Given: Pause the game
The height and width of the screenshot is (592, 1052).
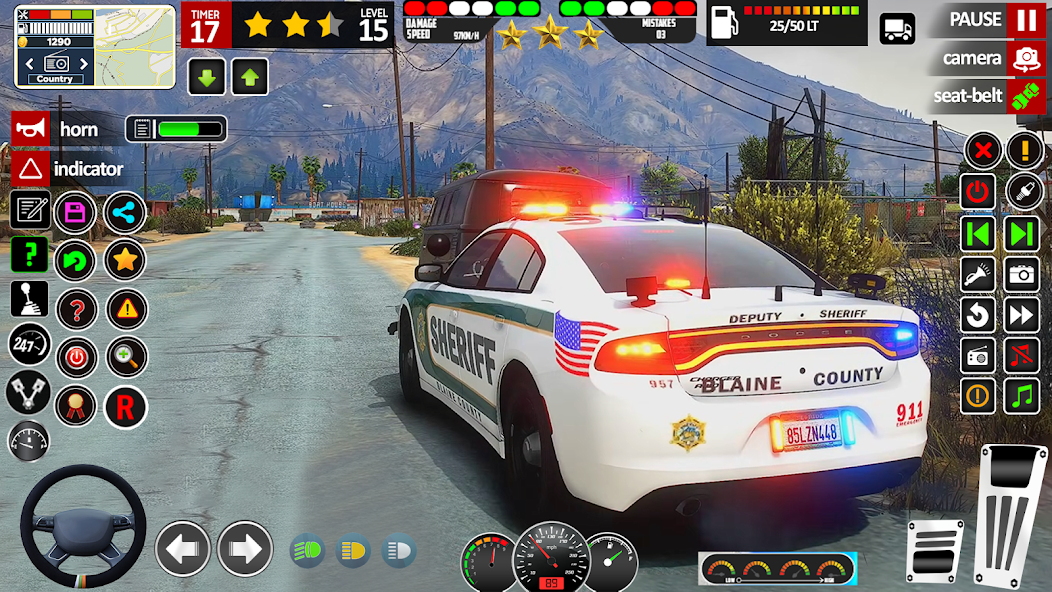Looking at the screenshot, I should tap(1024, 20).
